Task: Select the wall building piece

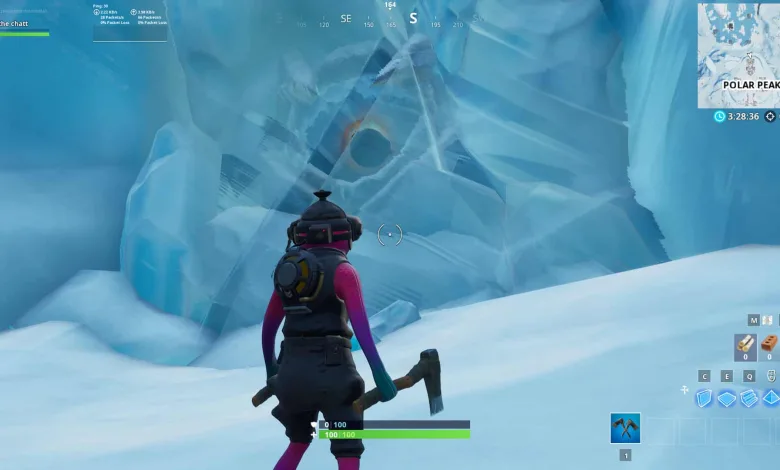Action: tap(704, 398)
